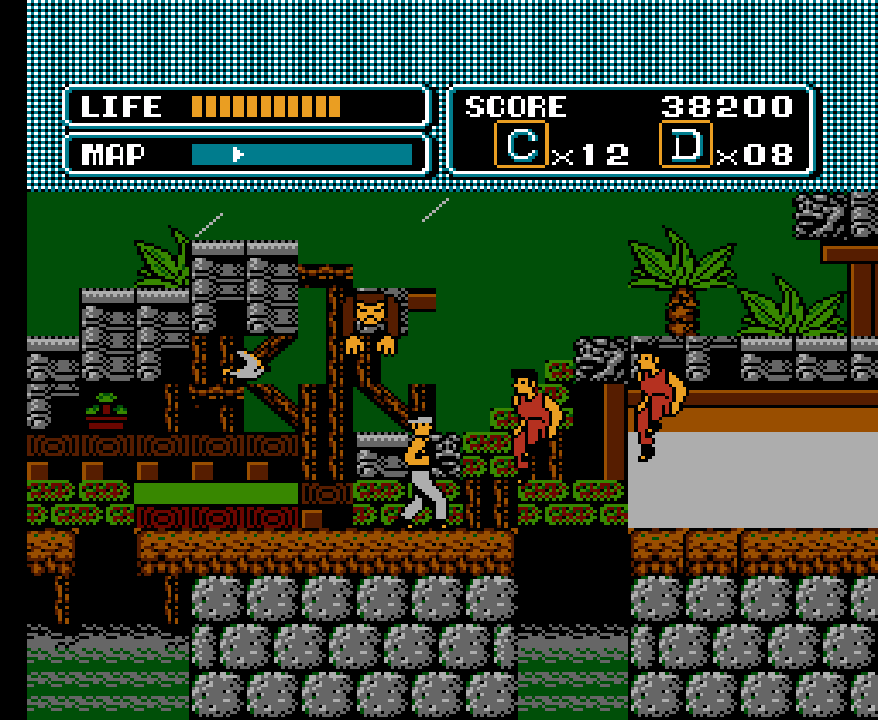
Task: Click the MAP stage progress bar
Action: click(x=301, y=154)
